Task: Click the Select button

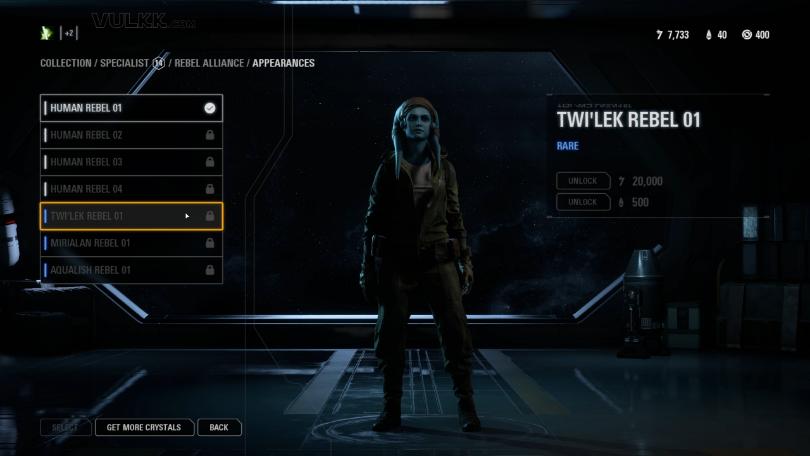Action: [x=65, y=427]
